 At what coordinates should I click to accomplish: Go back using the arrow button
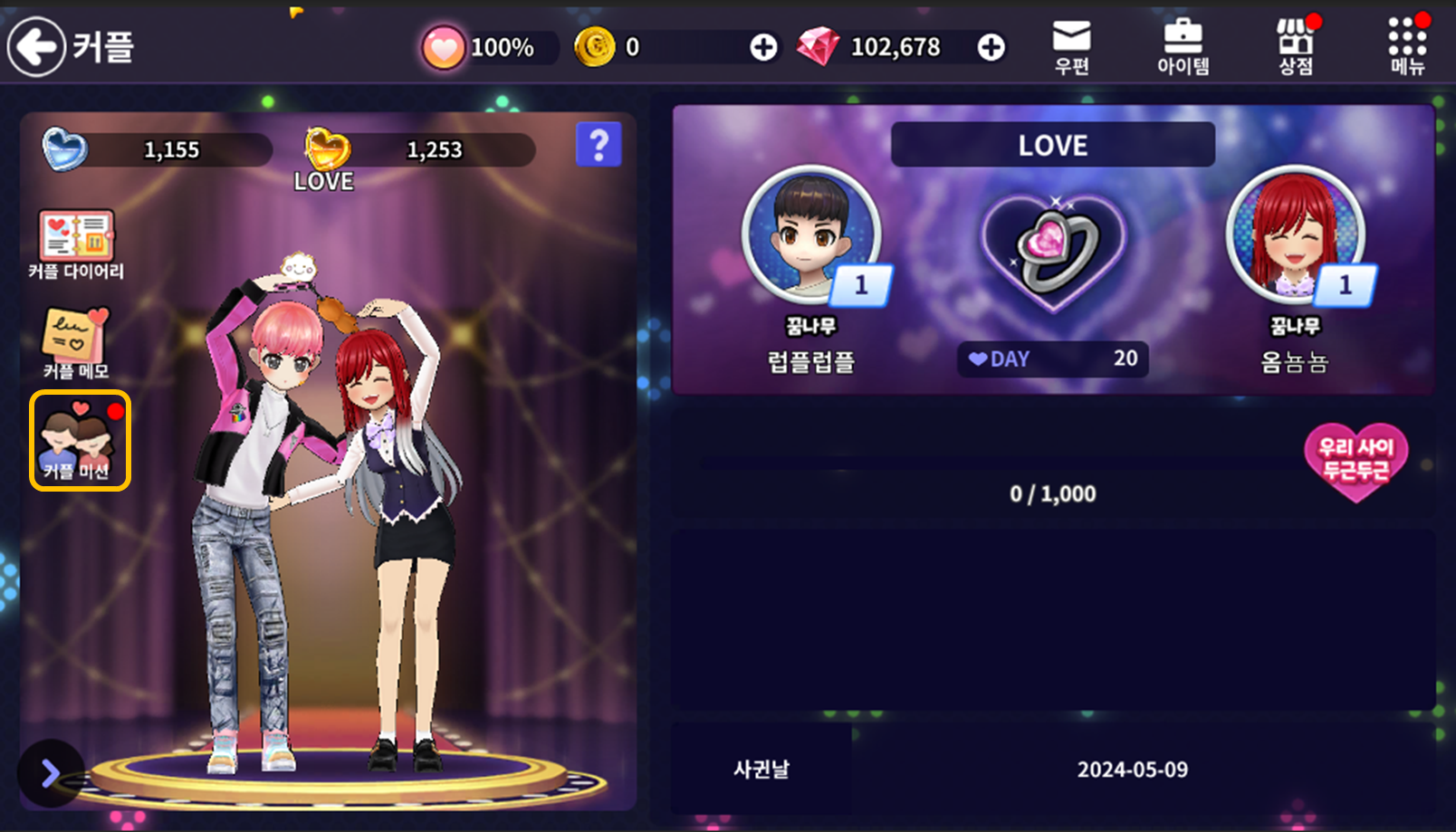click(x=37, y=47)
